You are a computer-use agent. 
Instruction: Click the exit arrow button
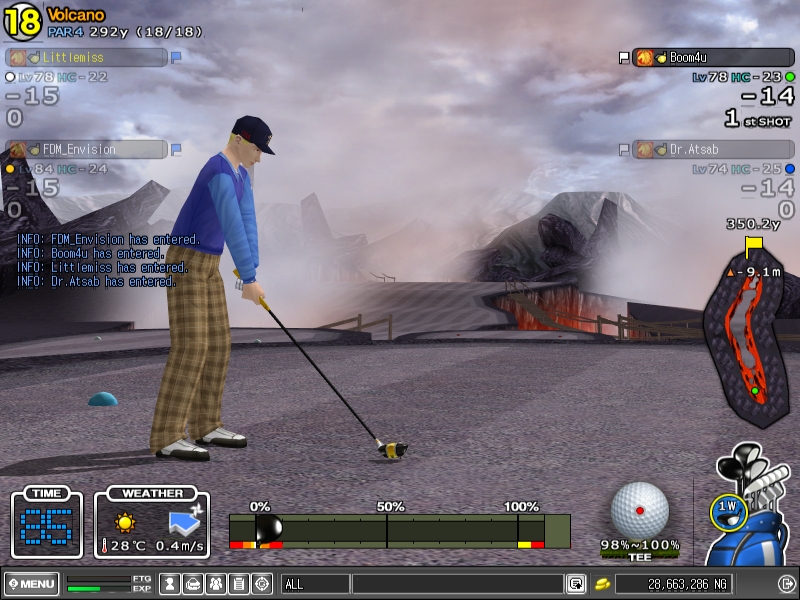pos(786,584)
